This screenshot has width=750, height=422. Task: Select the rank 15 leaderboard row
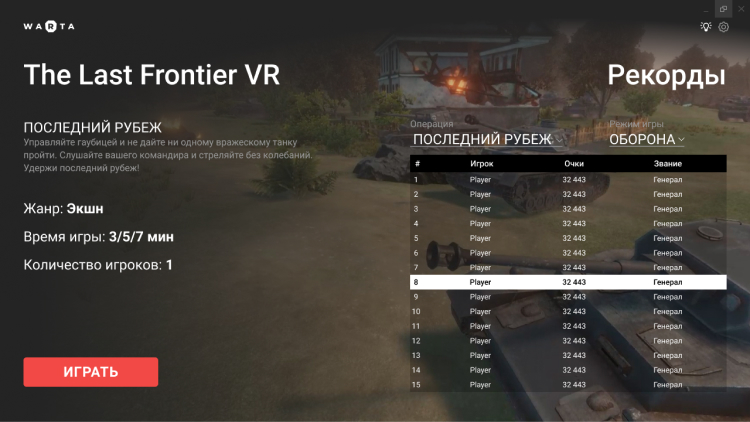tap(568, 384)
